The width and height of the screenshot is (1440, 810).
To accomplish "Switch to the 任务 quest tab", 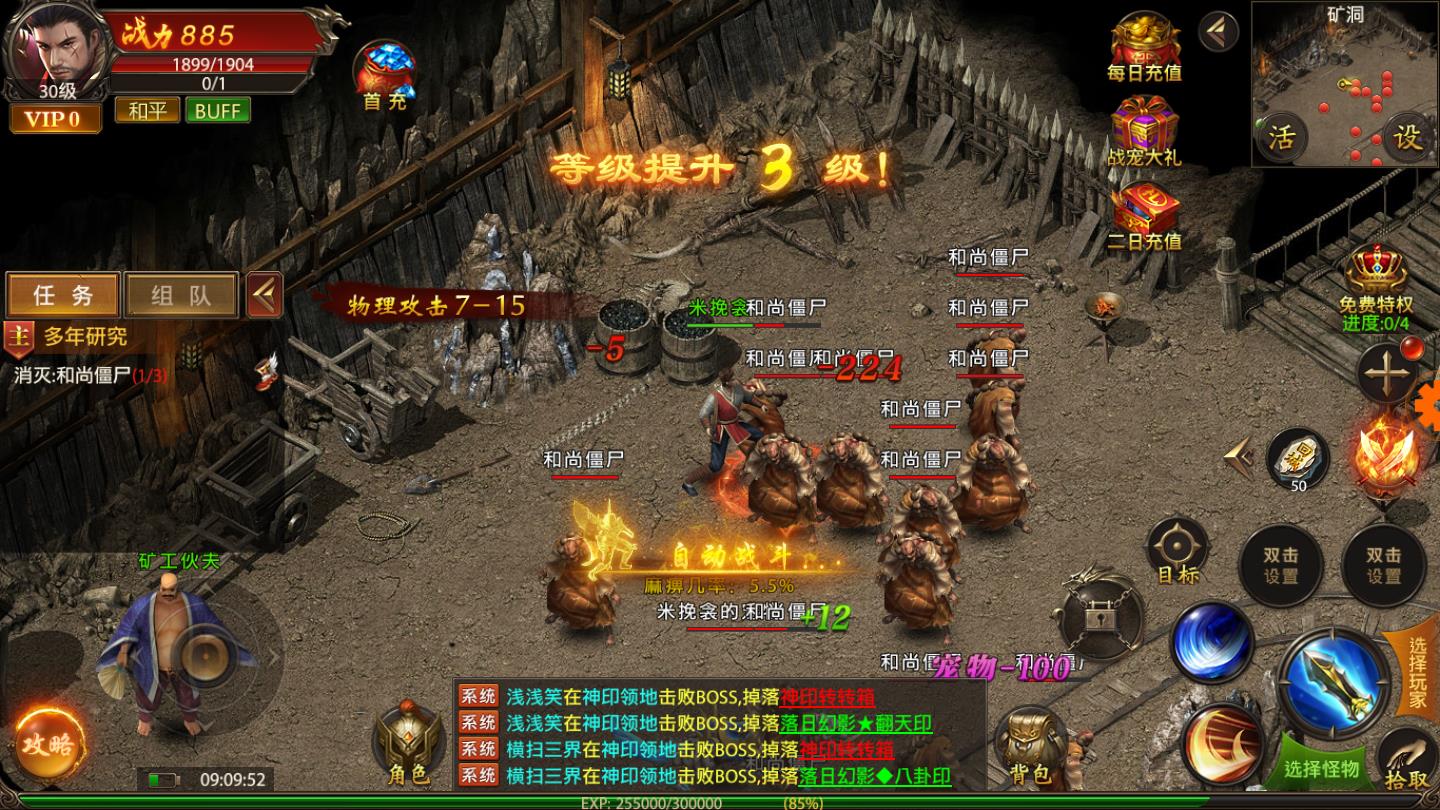I will coord(64,294).
